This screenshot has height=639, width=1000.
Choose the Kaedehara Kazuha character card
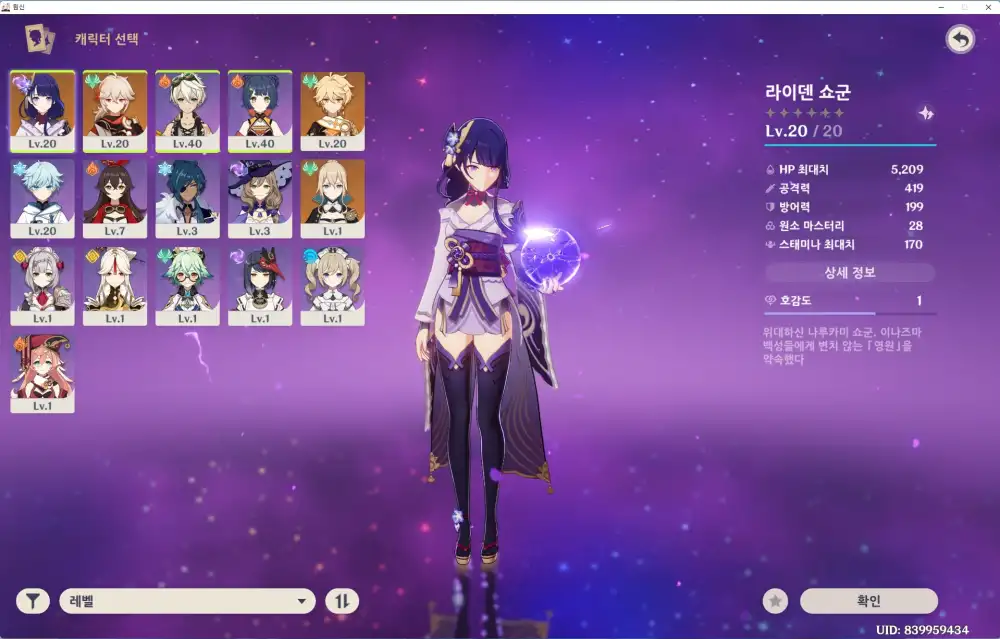115,109
